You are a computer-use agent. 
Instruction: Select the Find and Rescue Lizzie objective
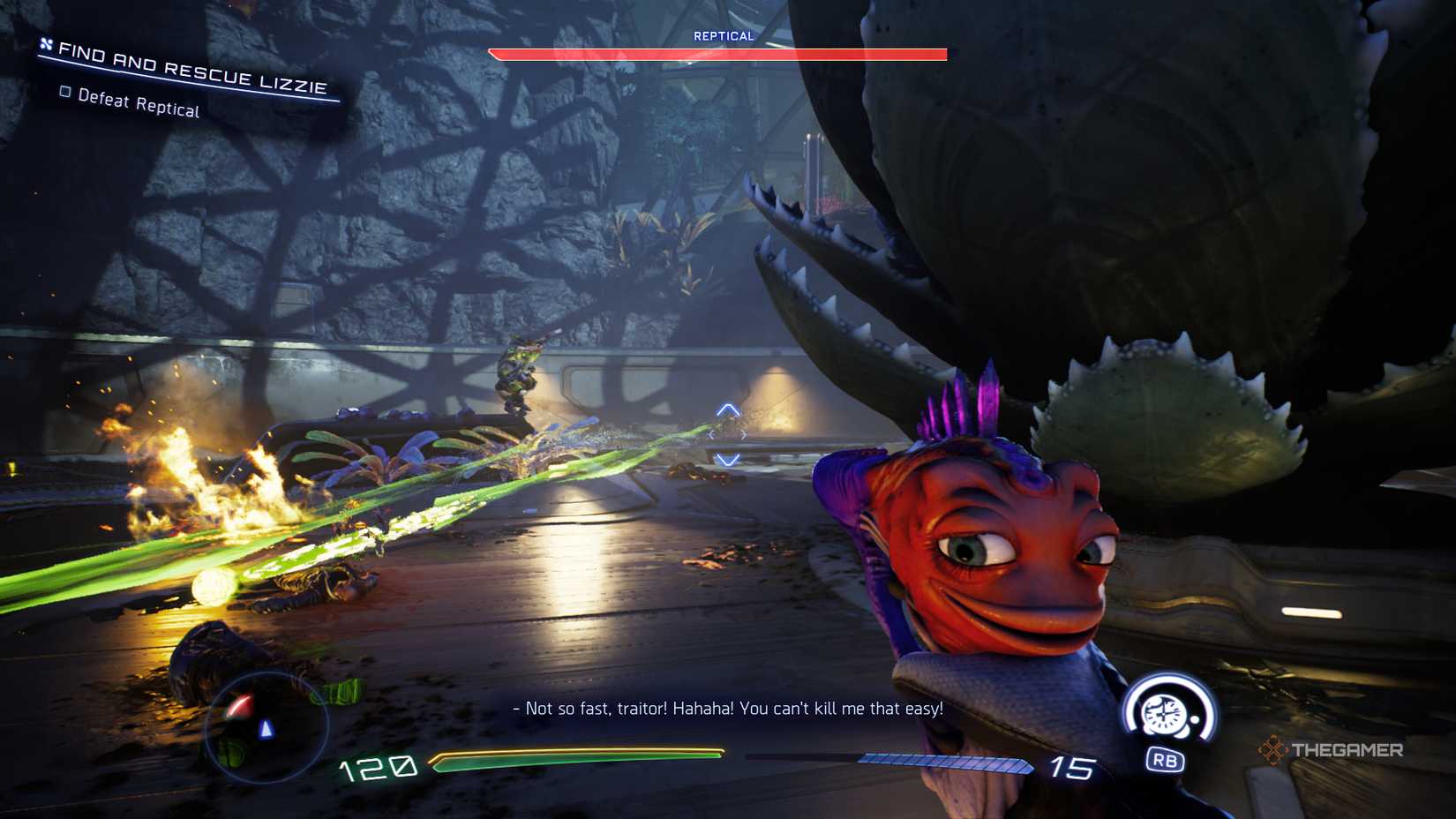191,69
